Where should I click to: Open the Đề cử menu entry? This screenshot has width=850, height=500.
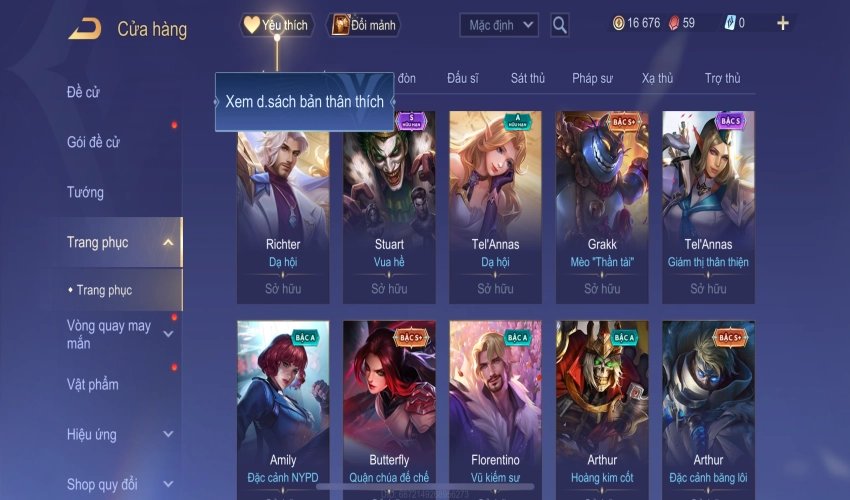pos(84,93)
